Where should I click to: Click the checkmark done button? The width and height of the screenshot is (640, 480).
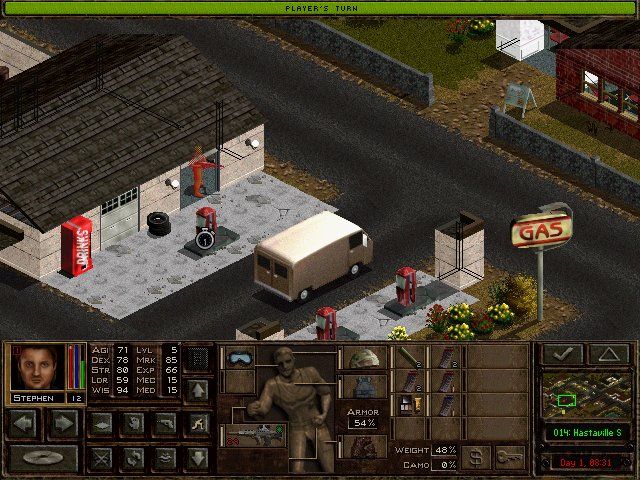click(561, 354)
